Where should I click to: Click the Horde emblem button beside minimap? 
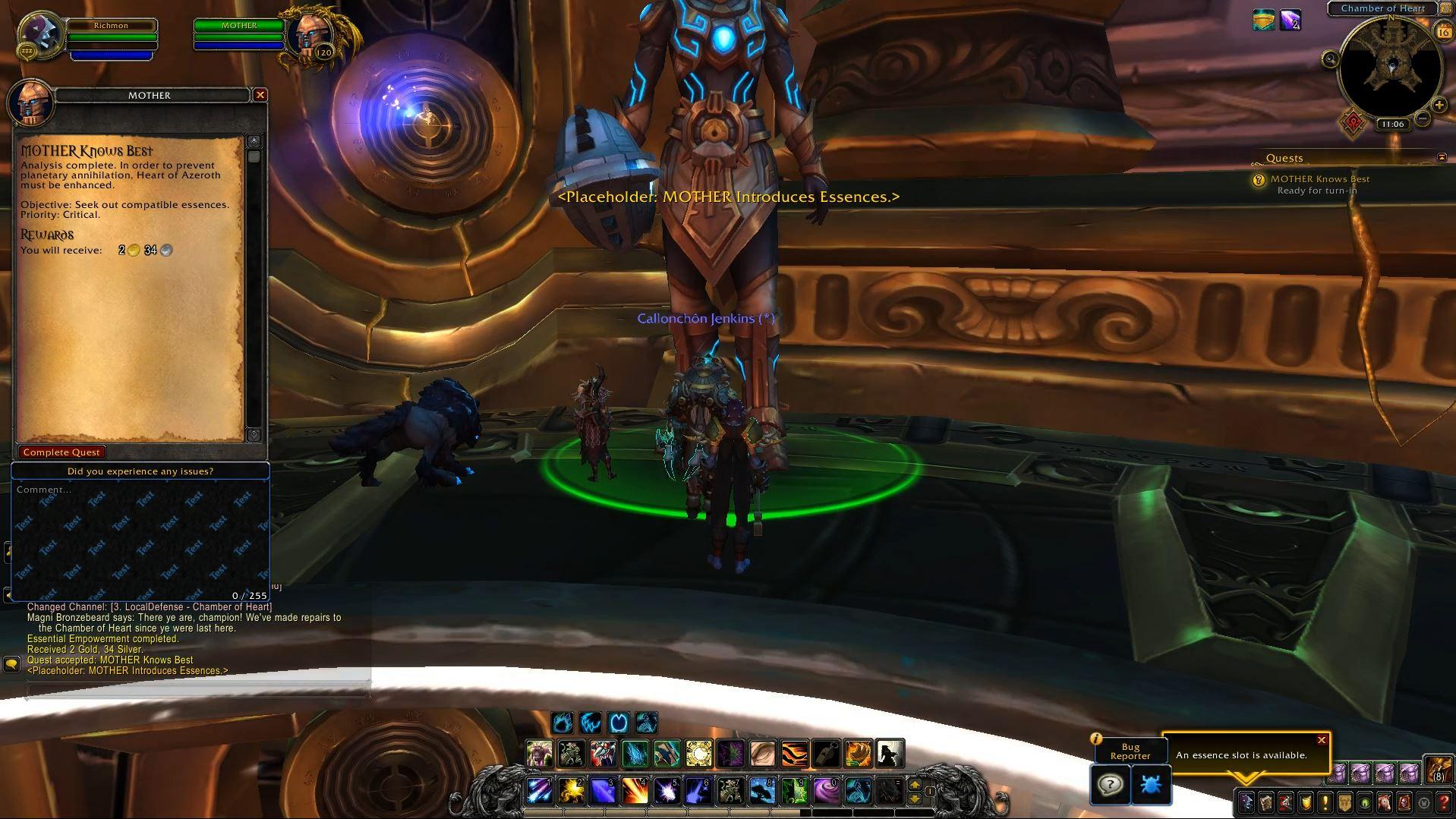(1353, 123)
